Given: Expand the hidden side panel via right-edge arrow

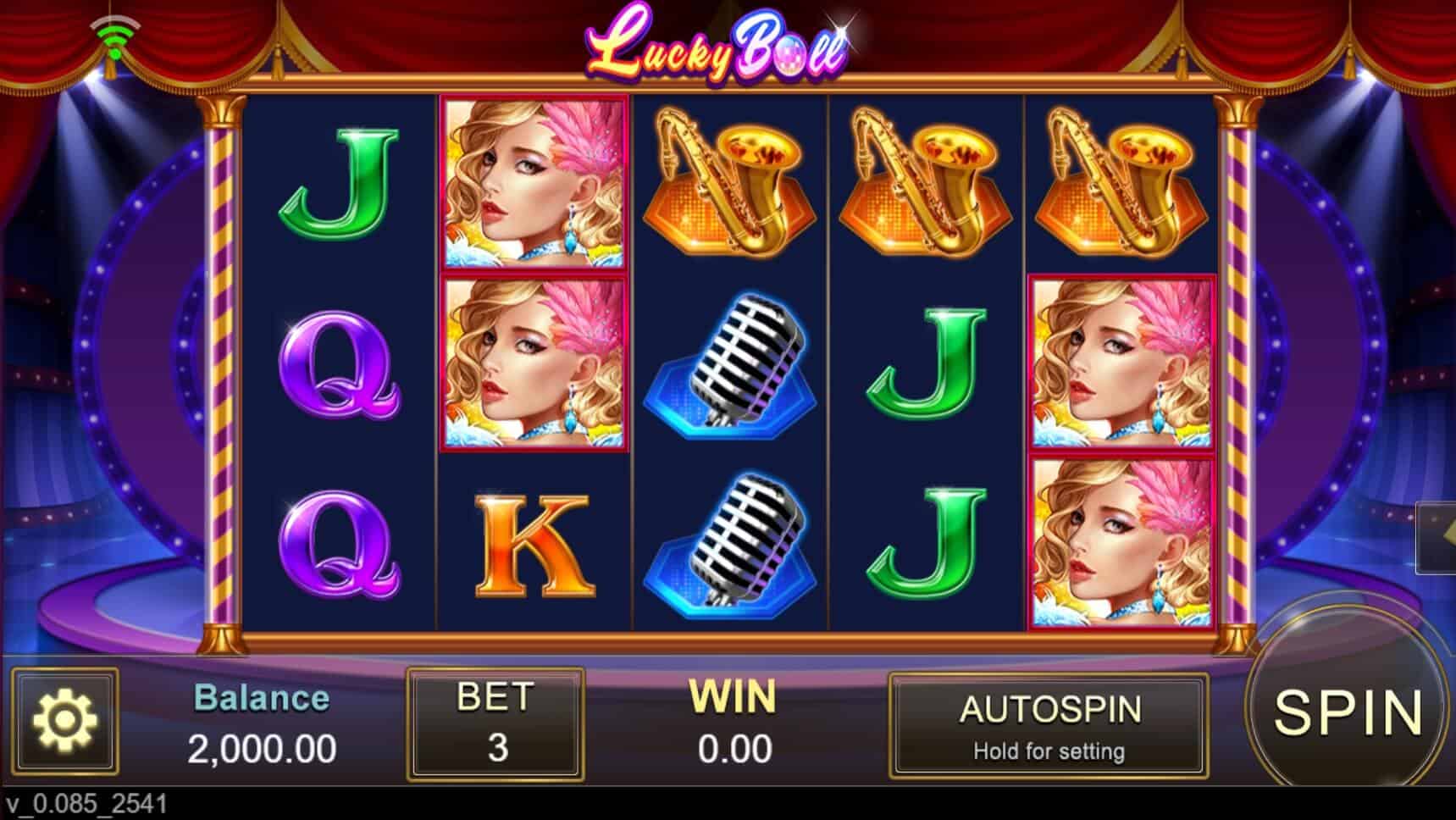Looking at the screenshot, I should (1446, 534).
